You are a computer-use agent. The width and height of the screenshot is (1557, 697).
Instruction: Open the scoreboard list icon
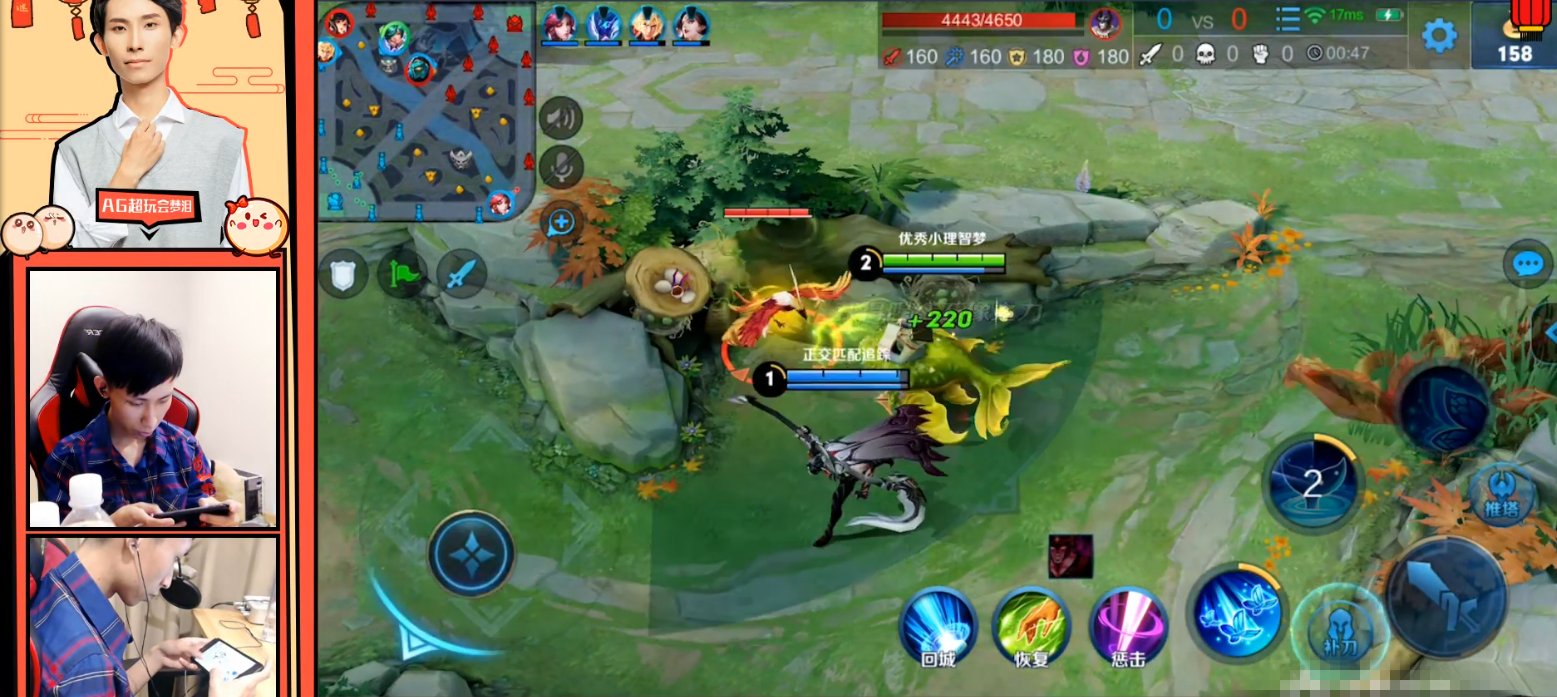point(1288,19)
